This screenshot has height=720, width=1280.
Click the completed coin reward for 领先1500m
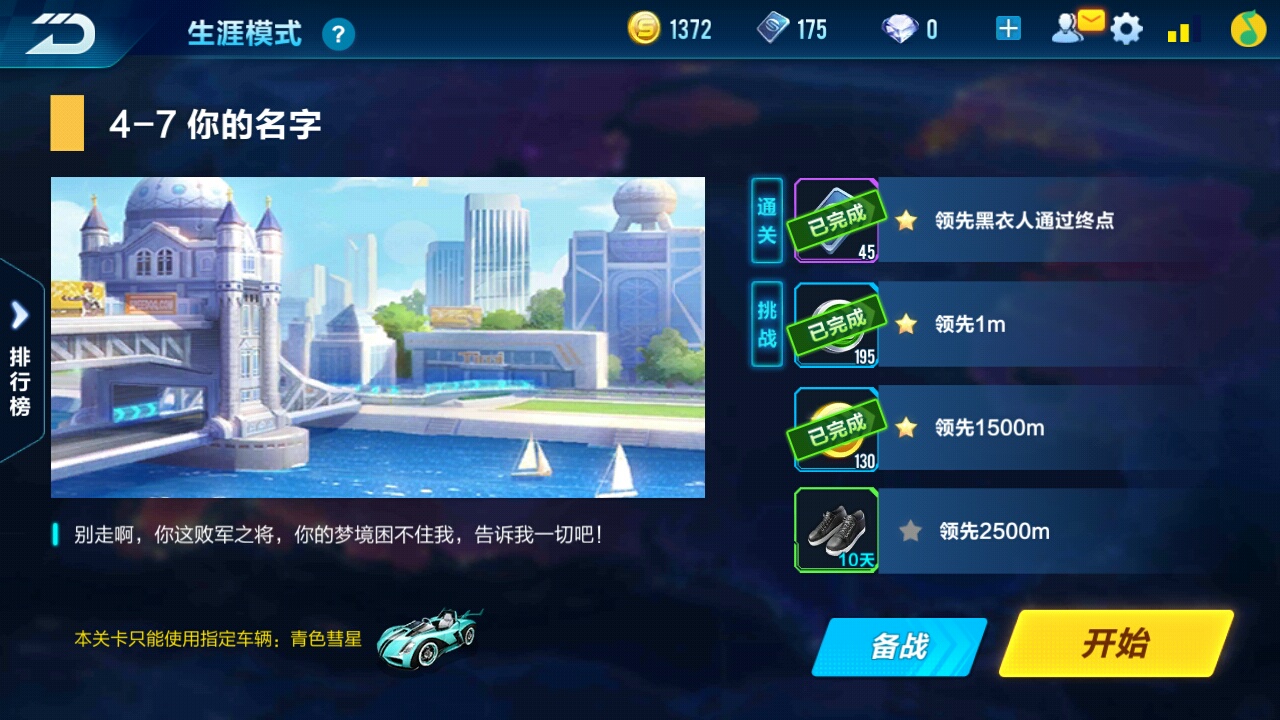[x=836, y=427]
